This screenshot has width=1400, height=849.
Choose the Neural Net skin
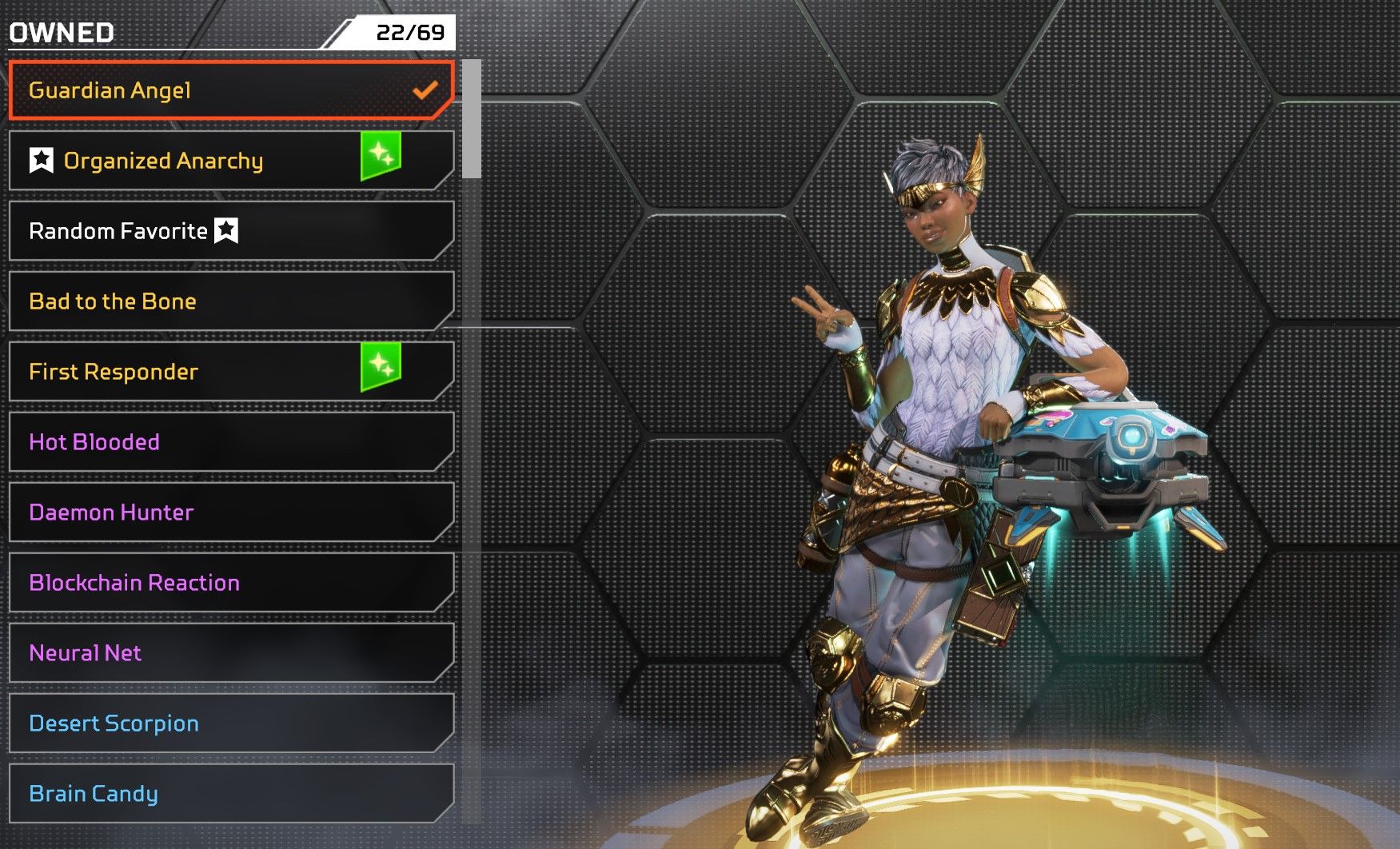[231, 653]
